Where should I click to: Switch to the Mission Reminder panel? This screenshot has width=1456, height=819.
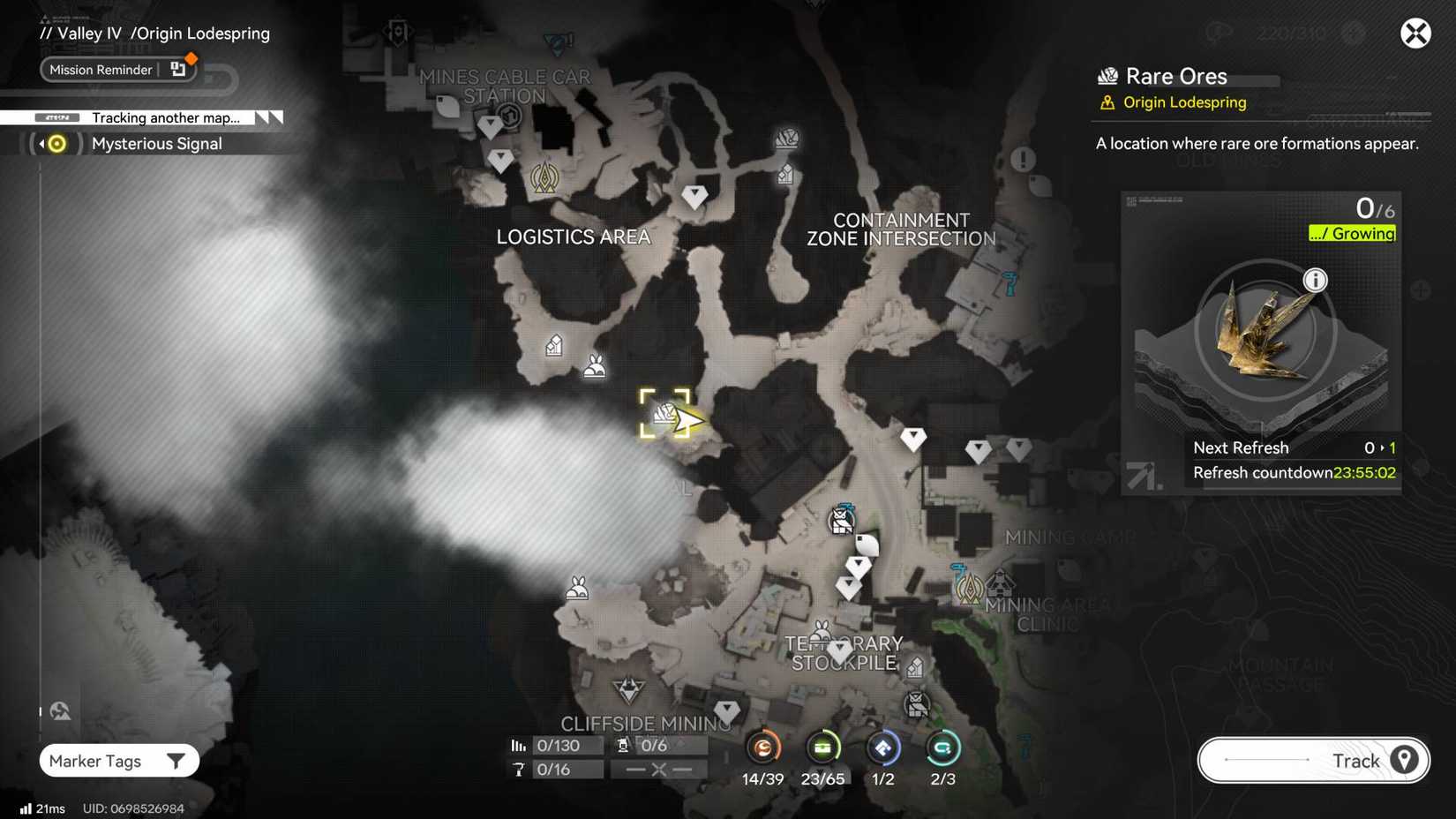tap(101, 69)
